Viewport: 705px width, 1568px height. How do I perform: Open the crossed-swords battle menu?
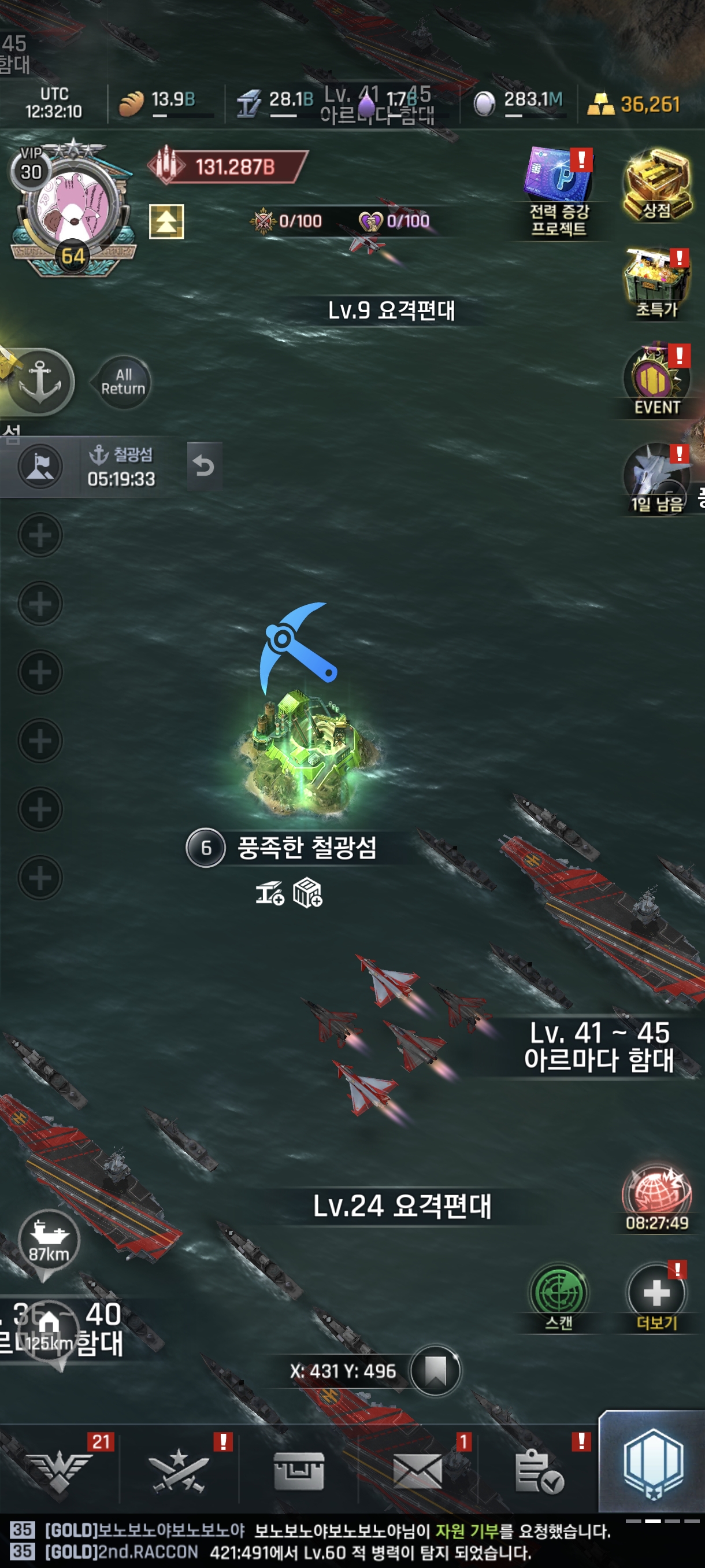(179, 1473)
